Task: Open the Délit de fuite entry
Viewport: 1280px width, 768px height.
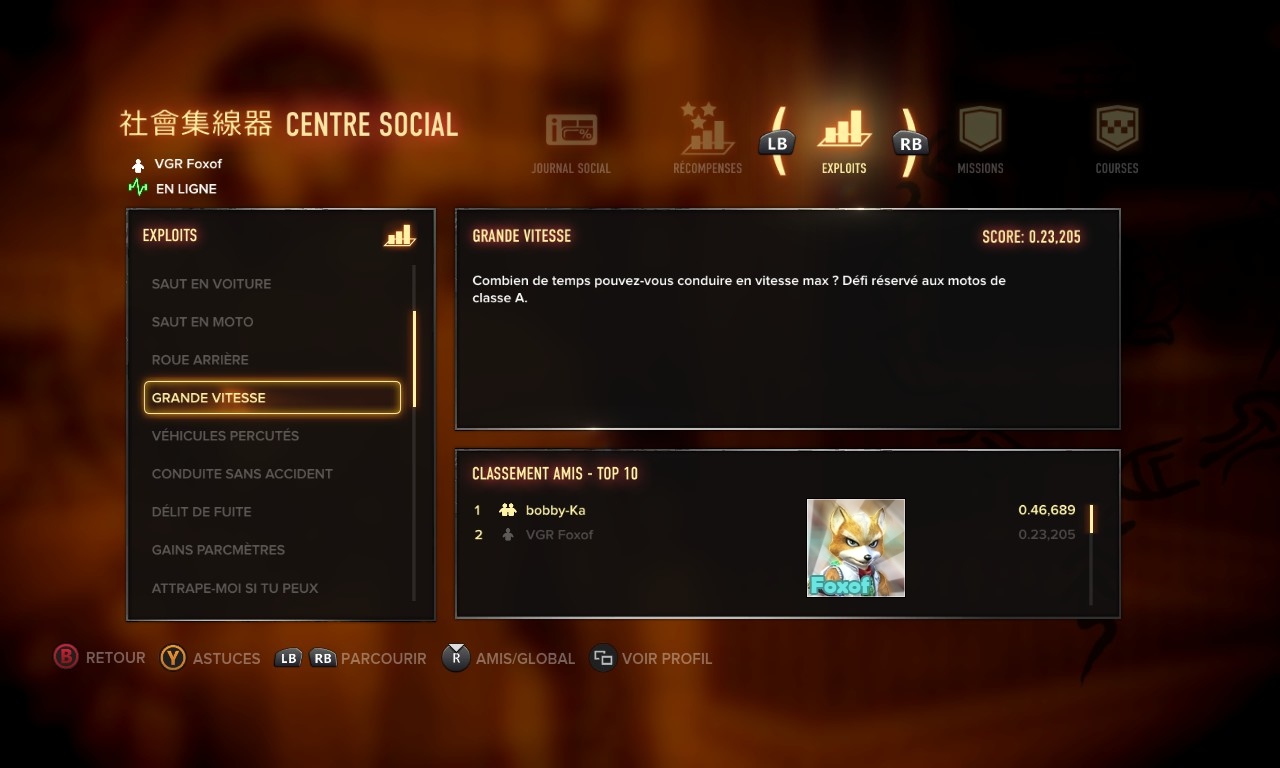Action: pyautogui.click(x=201, y=512)
